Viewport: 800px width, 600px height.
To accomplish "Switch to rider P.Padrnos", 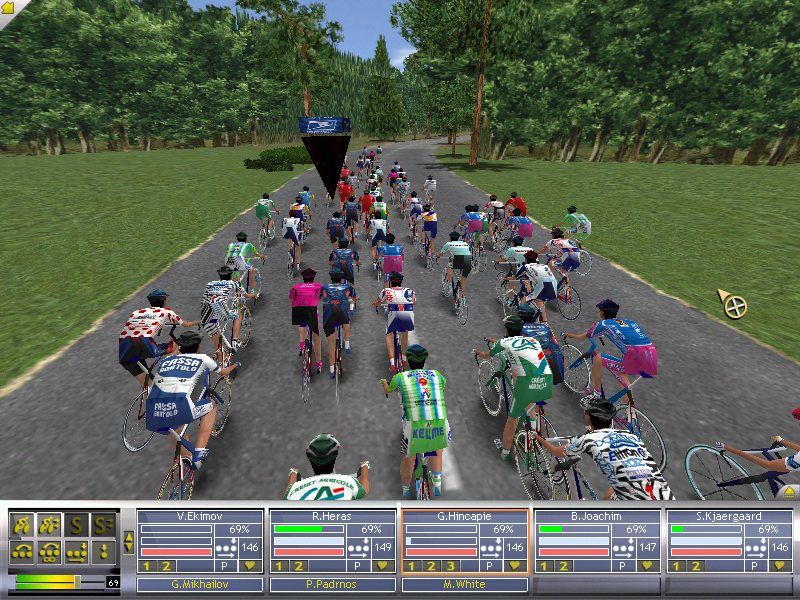I will tap(332, 584).
